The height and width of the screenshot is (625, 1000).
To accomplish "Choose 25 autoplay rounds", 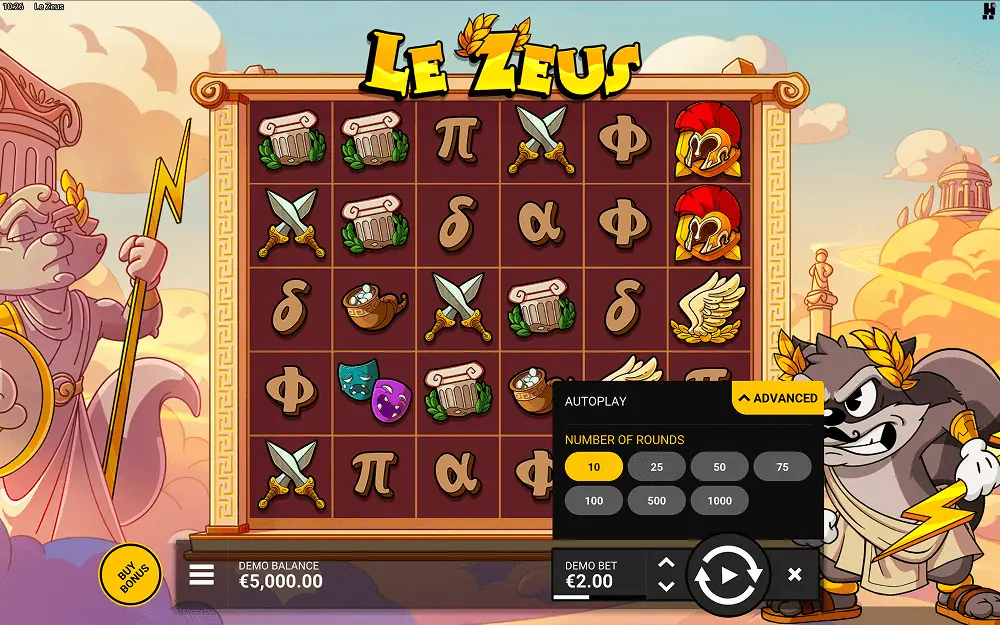I will coord(657,467).
